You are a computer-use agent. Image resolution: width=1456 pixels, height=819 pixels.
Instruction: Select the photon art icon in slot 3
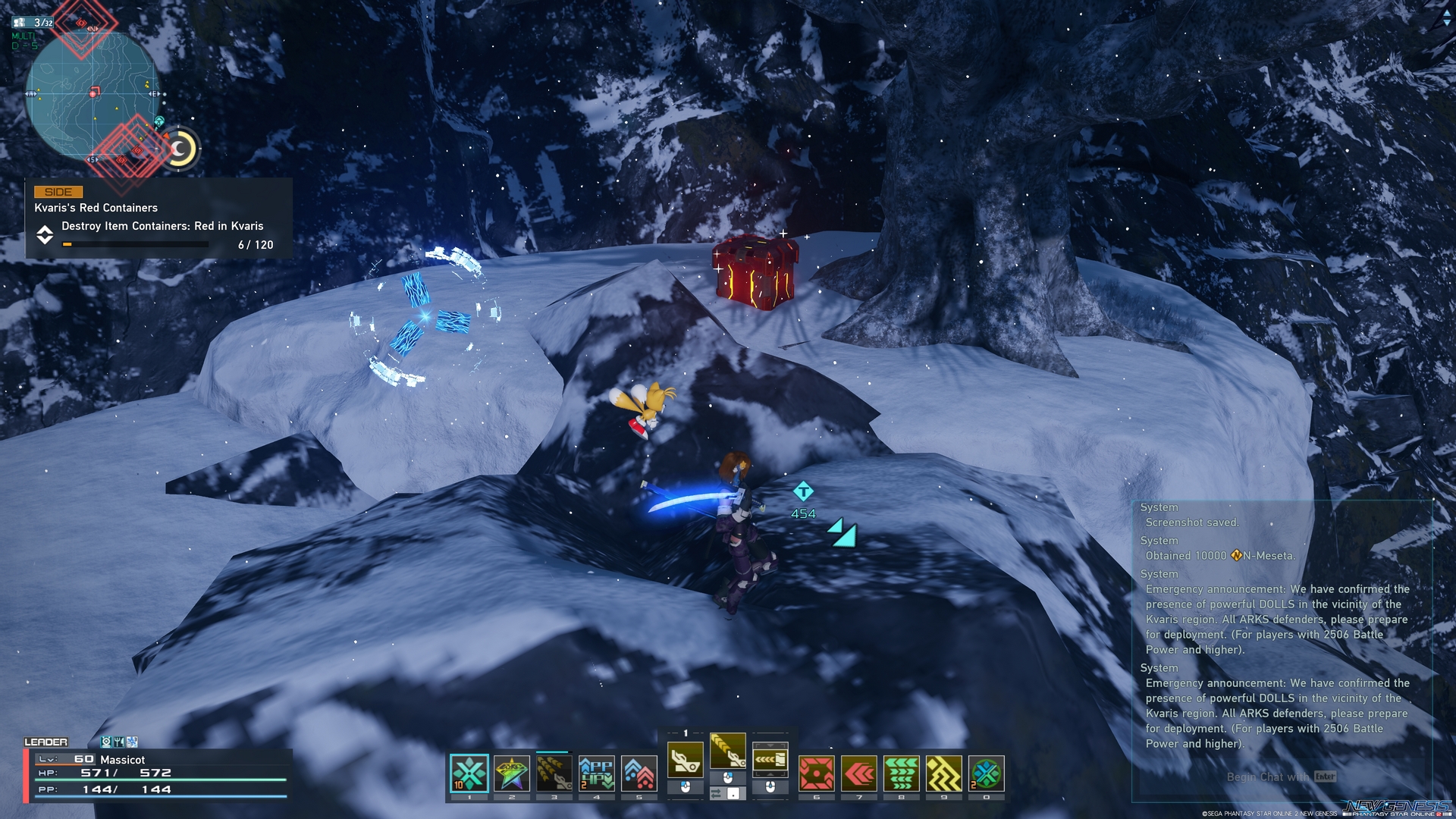[554, 771]
